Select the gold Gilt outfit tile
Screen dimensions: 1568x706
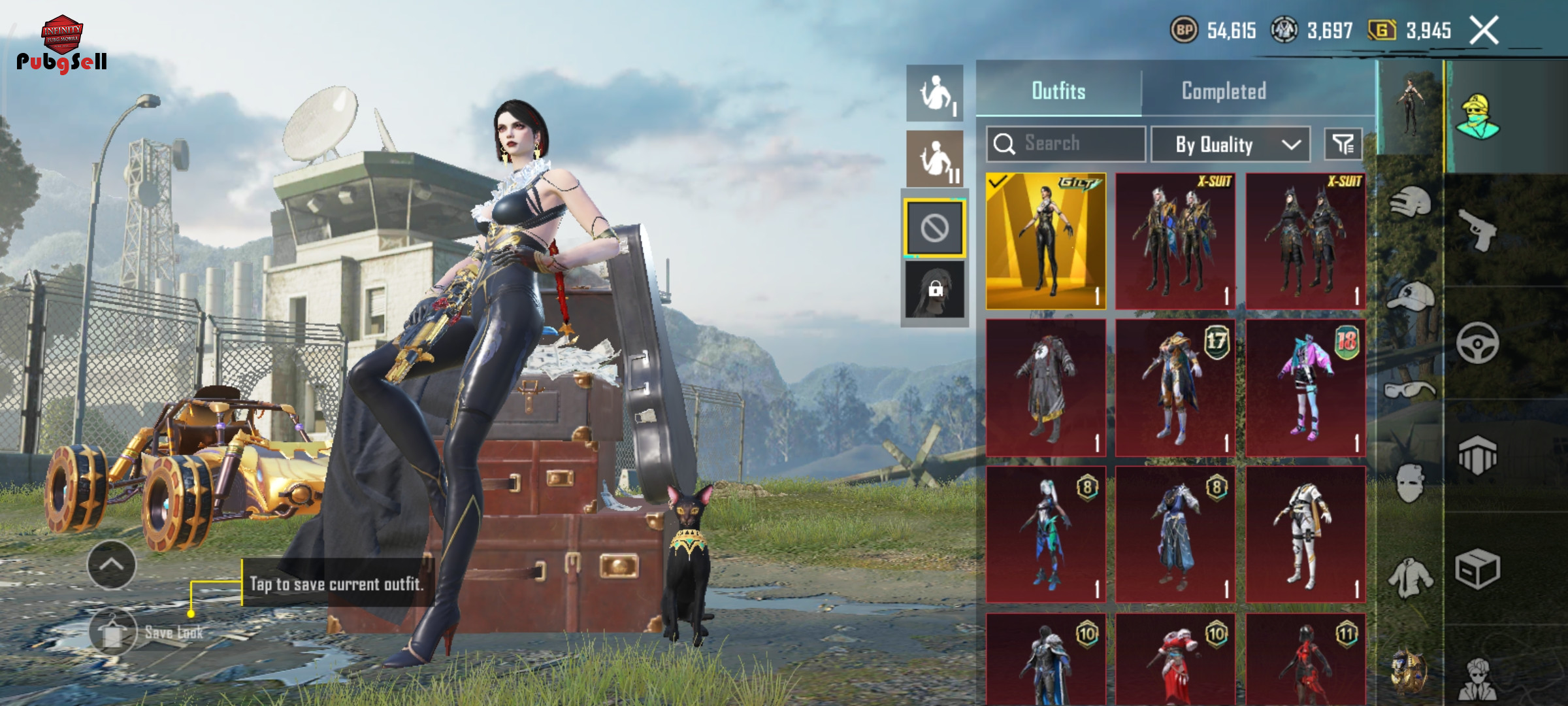coord(1045,241)
